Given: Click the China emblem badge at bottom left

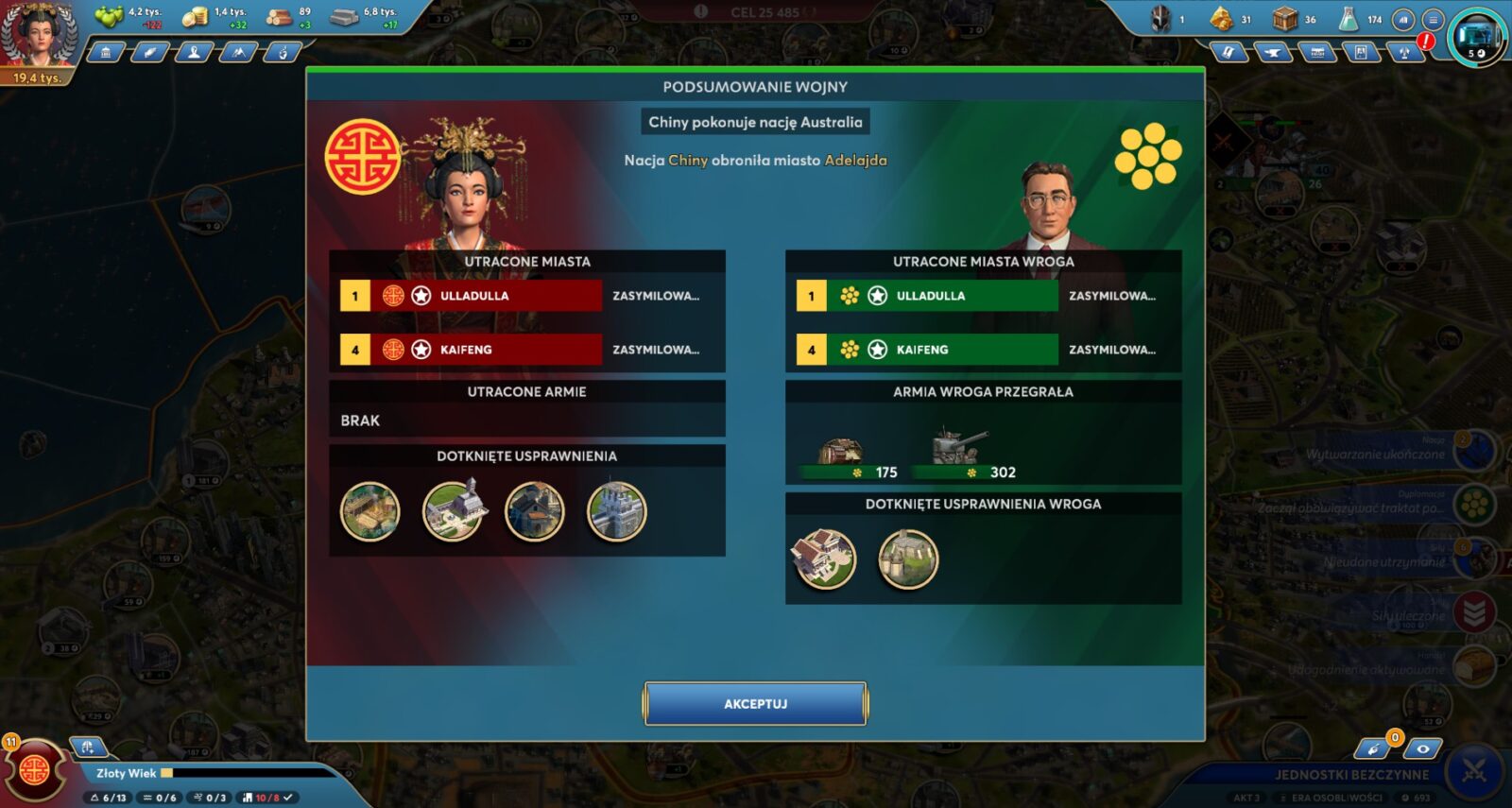Looking at the screenshot, I should tap(35, 769).
